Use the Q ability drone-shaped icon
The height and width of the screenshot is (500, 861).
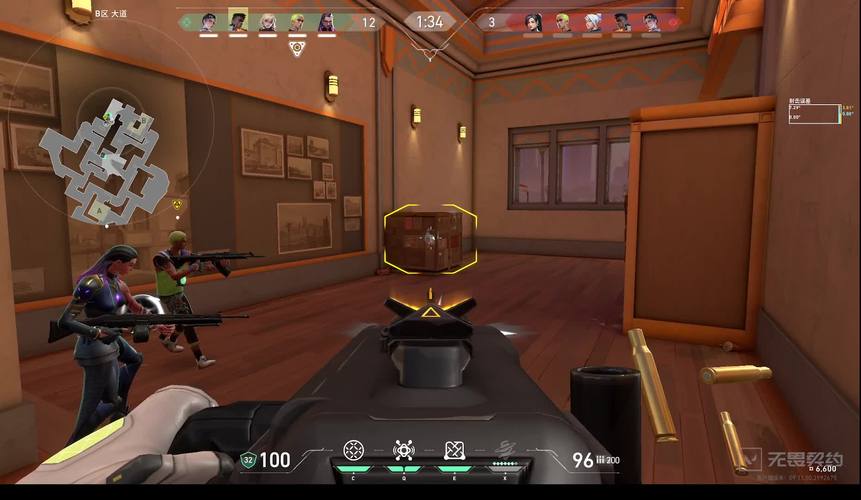[x=404, y=451]
